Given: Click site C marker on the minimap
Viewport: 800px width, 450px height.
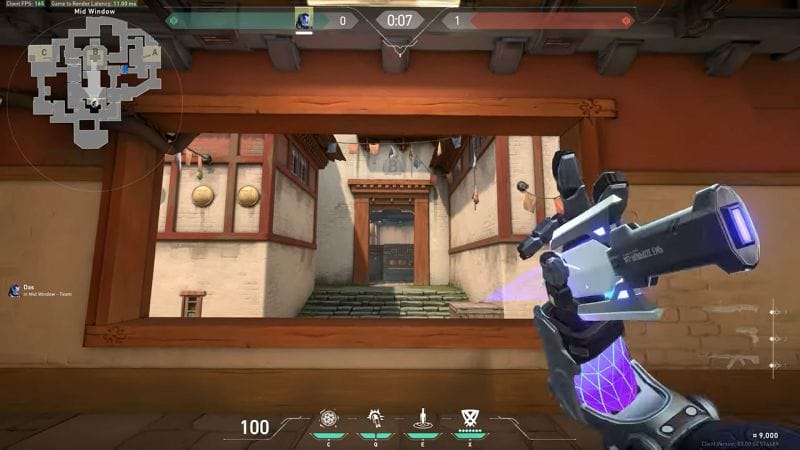Looking at the screenshot, I should [x=43, y=52].
